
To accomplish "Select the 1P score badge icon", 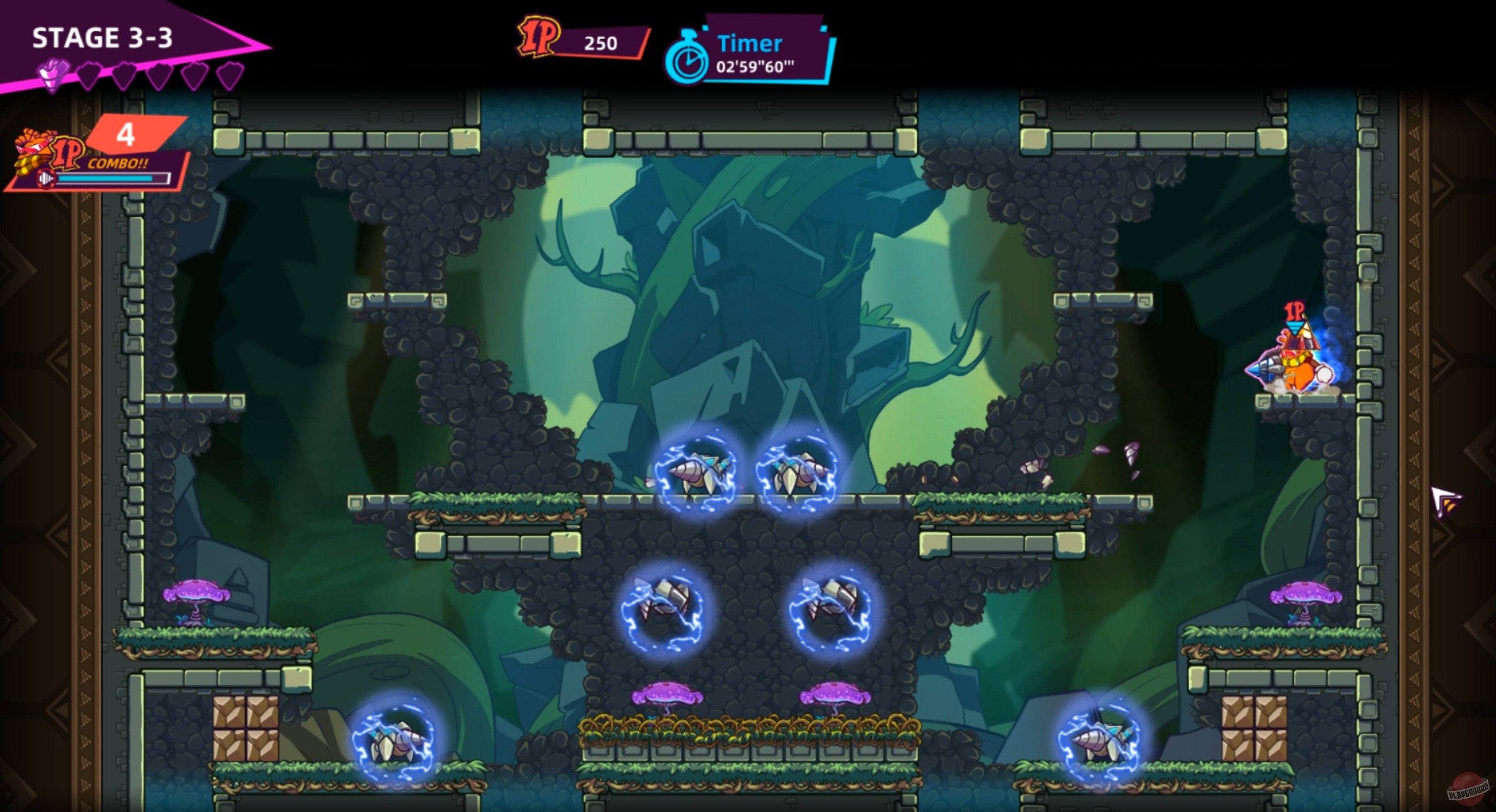I will coord(539,36).
